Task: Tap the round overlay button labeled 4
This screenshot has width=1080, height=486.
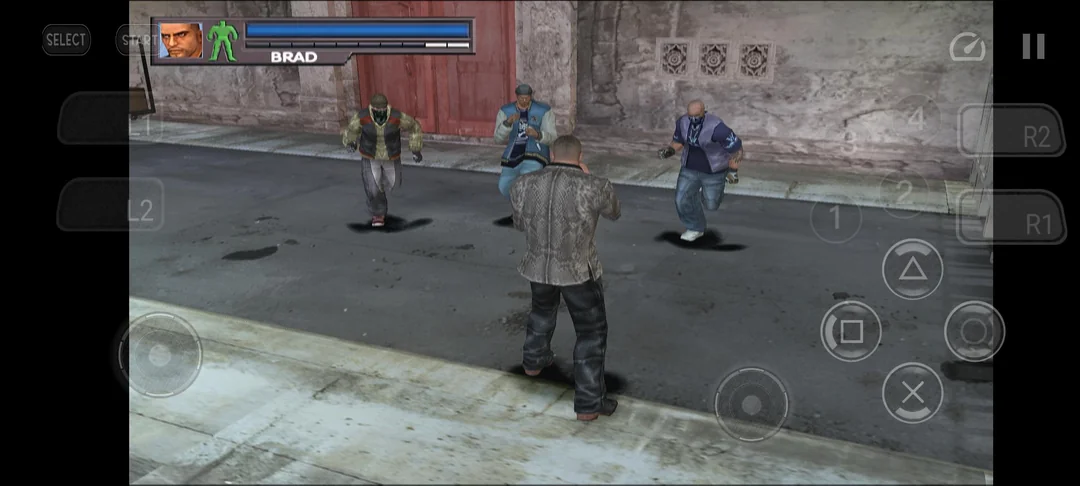Action: (916, 118)
